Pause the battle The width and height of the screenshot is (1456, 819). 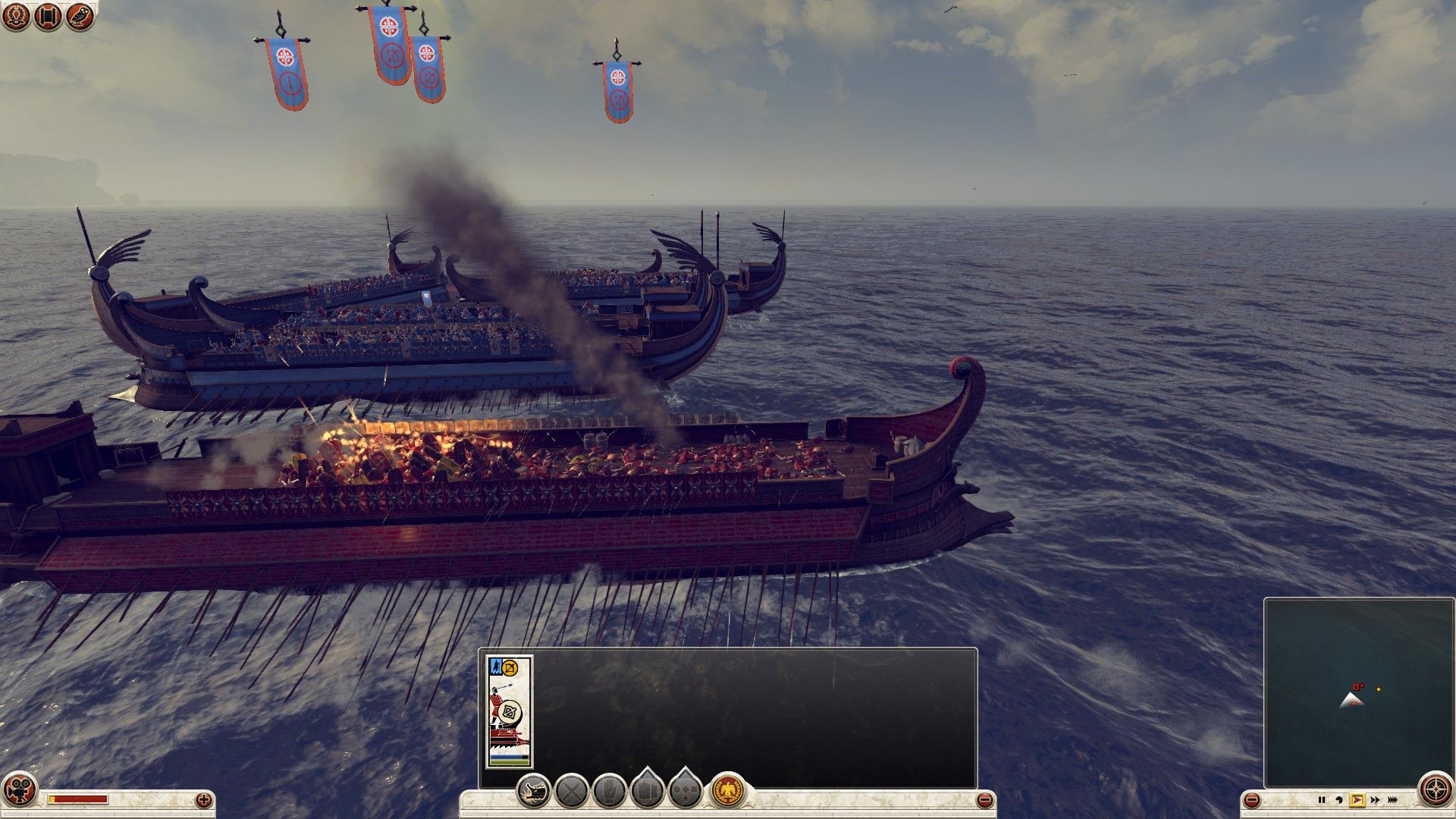[1322, 800]
